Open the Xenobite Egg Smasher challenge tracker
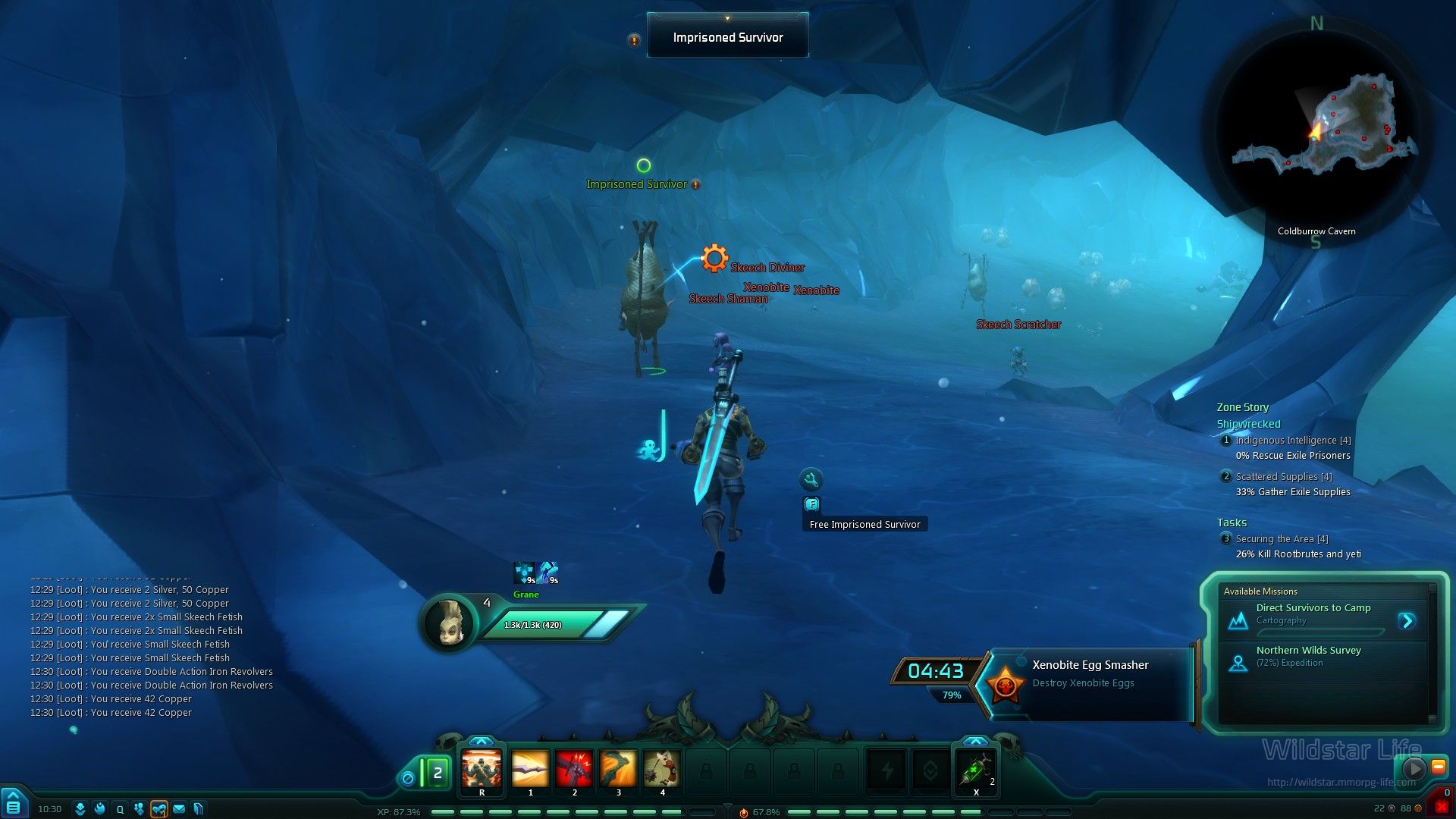The height and width of the screenshot is (819, 1456). (1089, 673)
